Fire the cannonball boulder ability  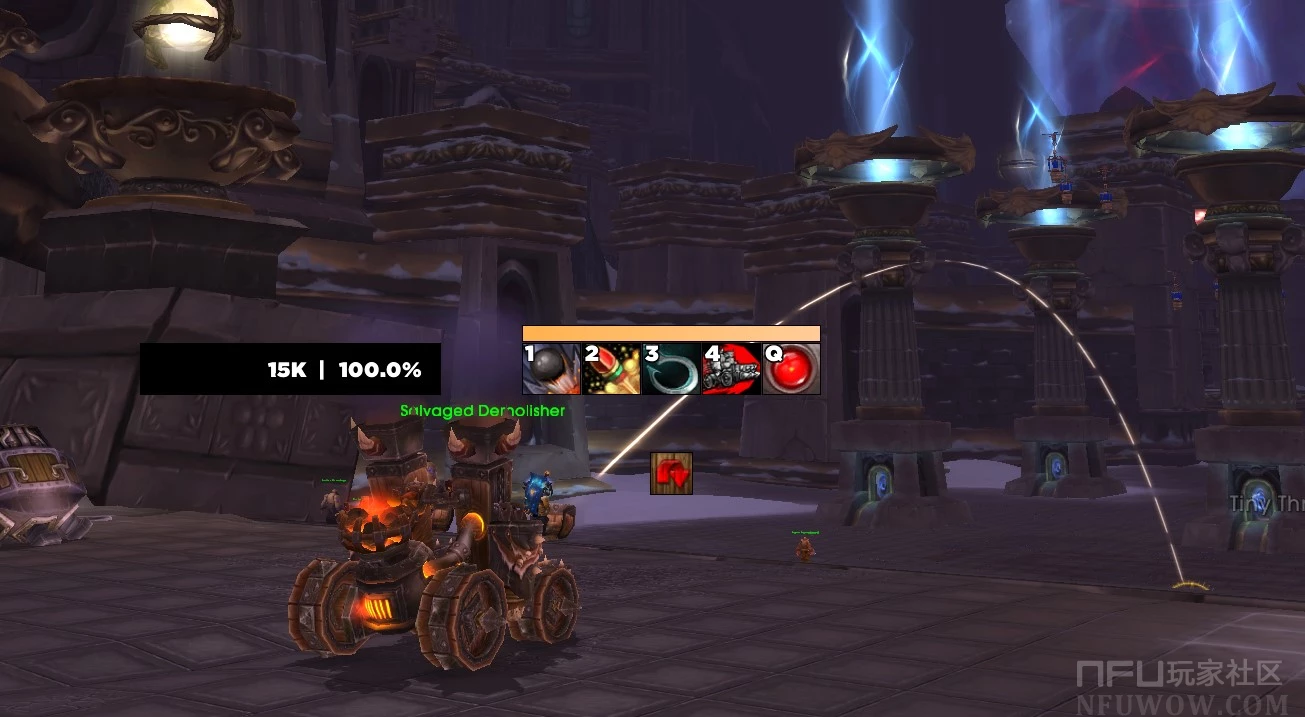point(552,369)
